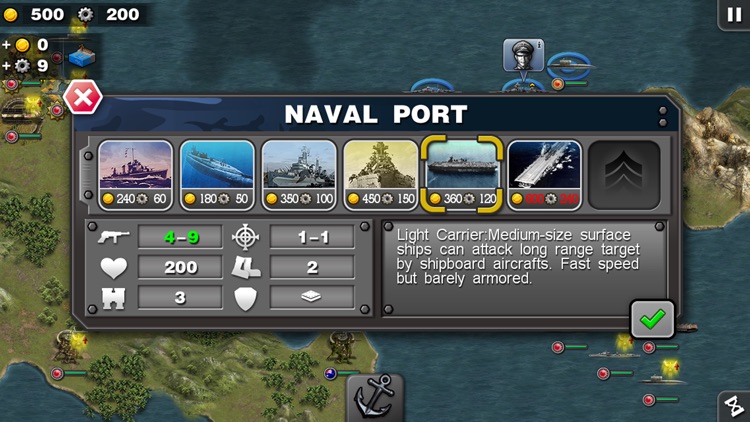Screen dimensions: 750x422
Task: Select the battleship costing 450 gold
Action: [381, 174]
